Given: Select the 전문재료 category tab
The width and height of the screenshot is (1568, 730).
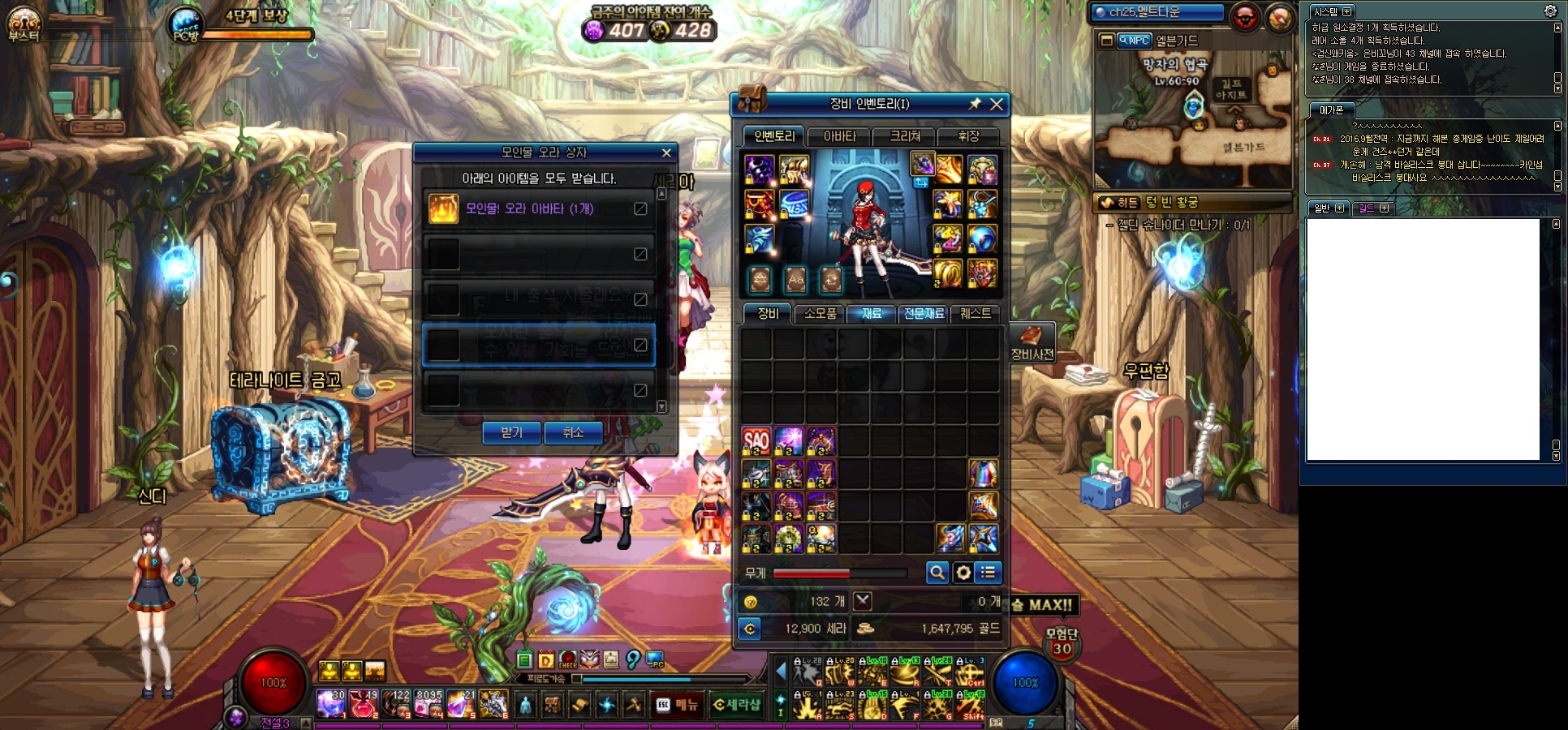Looking at the screenshot, I should 924,314.
